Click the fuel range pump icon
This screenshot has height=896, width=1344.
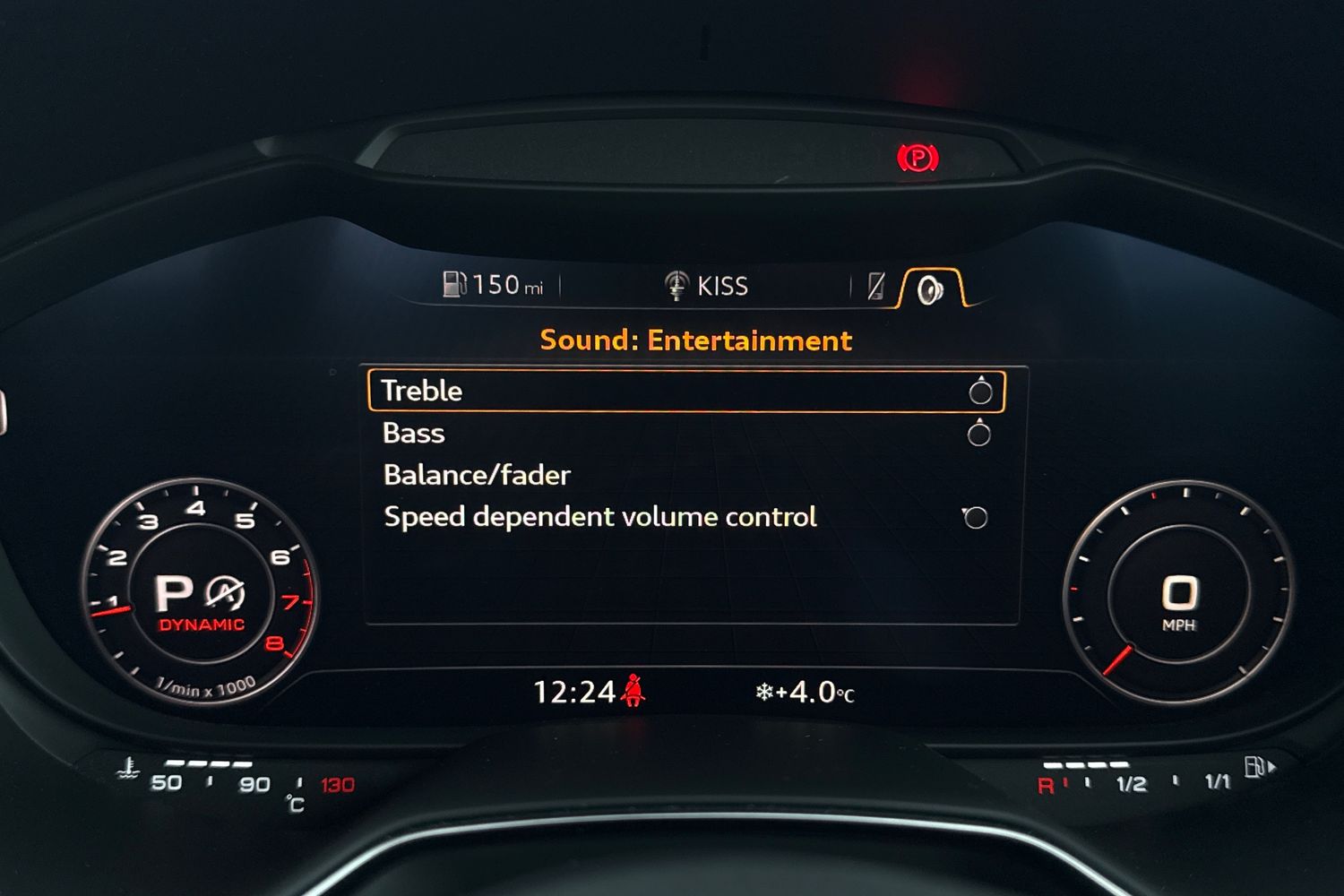coord(454,284)
